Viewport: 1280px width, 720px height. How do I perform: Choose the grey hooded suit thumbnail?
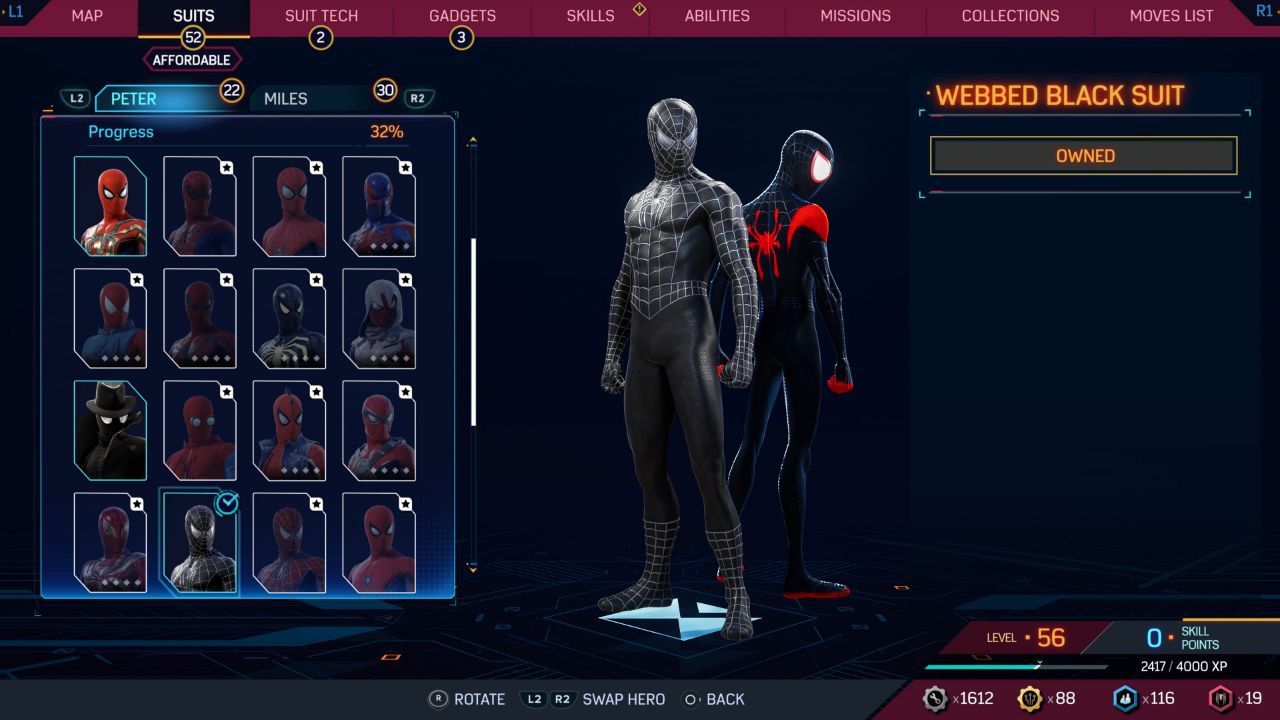tap(379, 318)
